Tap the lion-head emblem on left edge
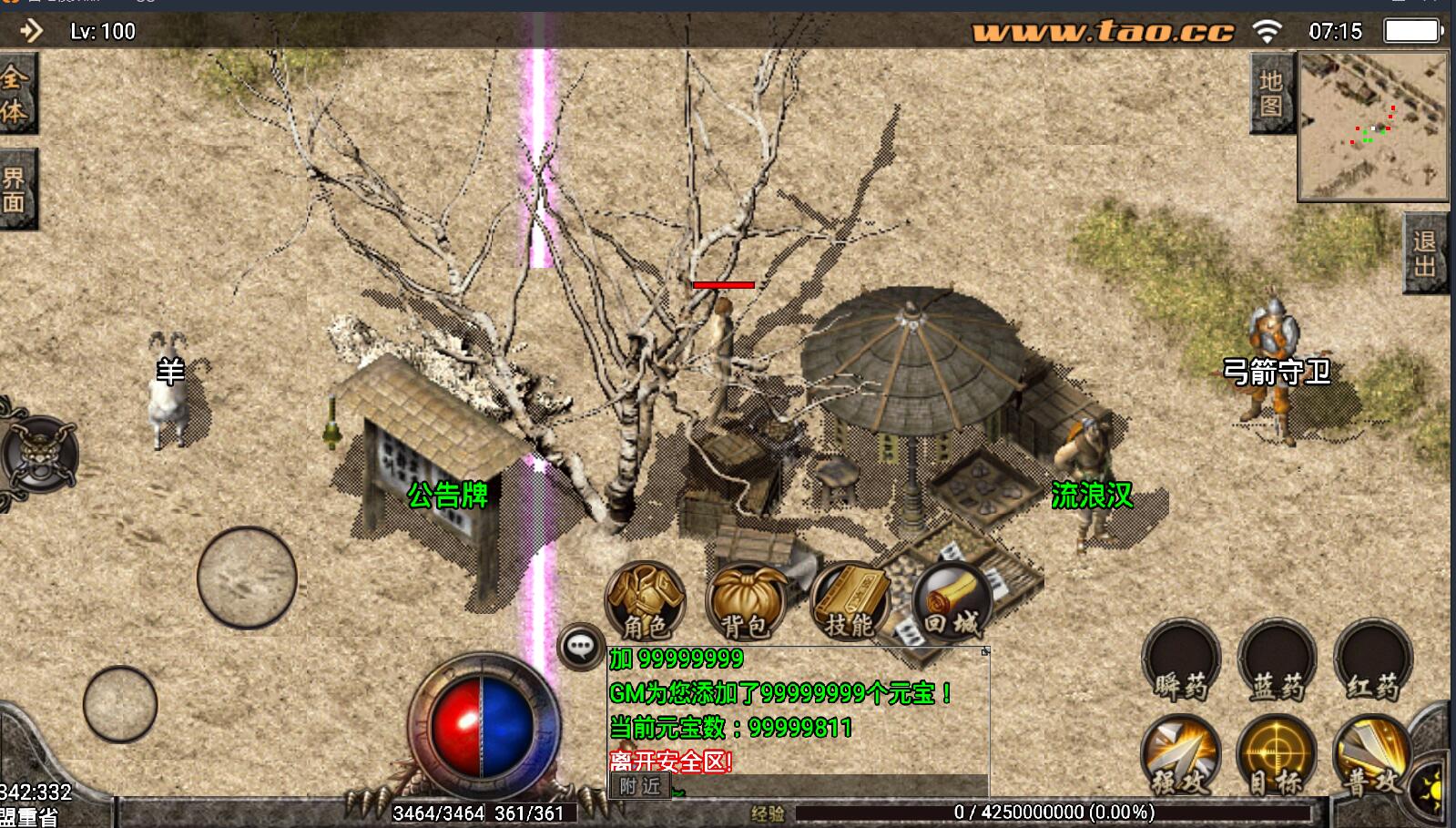The image size is (1456, 828). 38,454
